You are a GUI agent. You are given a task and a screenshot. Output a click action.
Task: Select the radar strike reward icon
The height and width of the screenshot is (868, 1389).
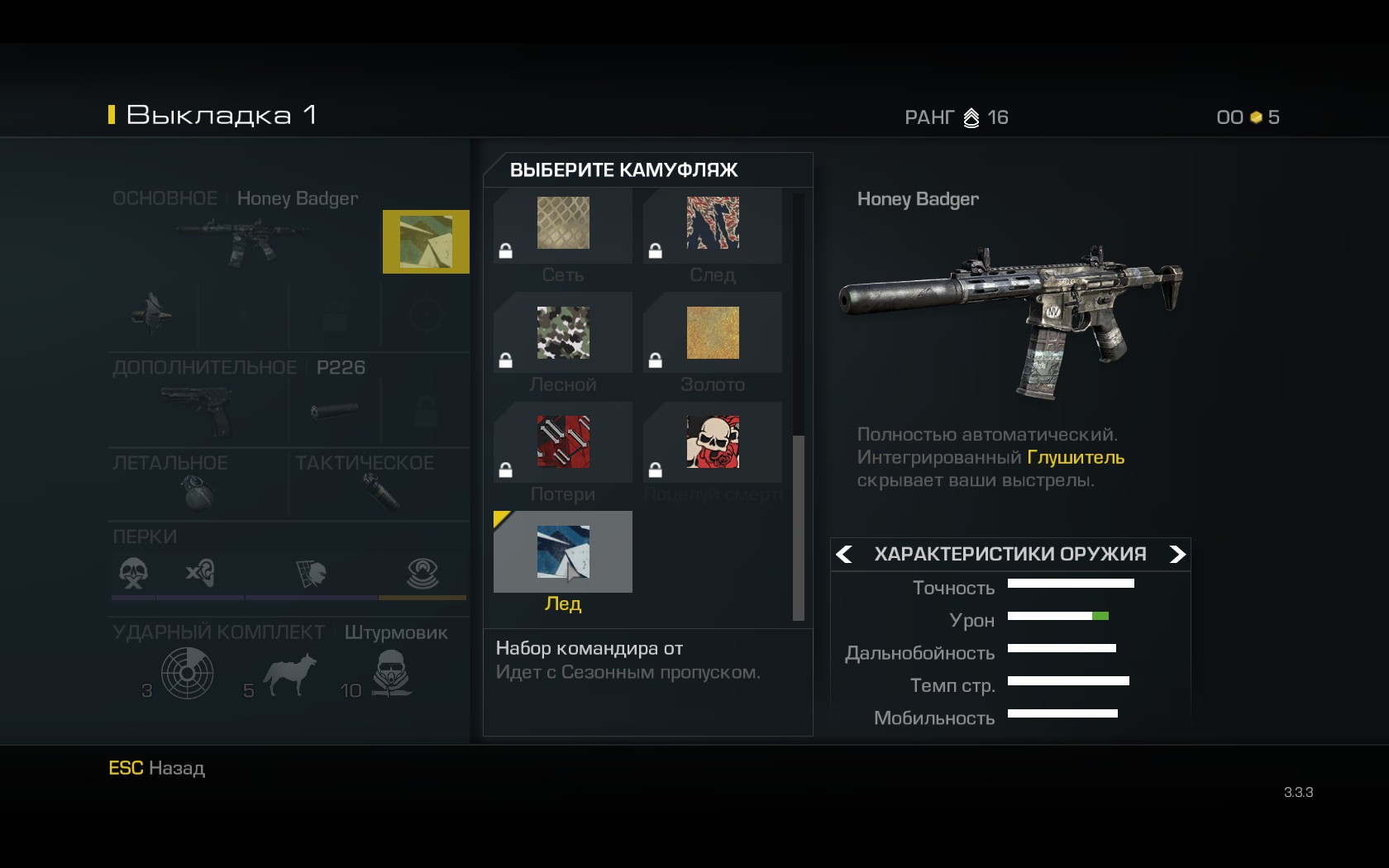(x=188, y=674)
